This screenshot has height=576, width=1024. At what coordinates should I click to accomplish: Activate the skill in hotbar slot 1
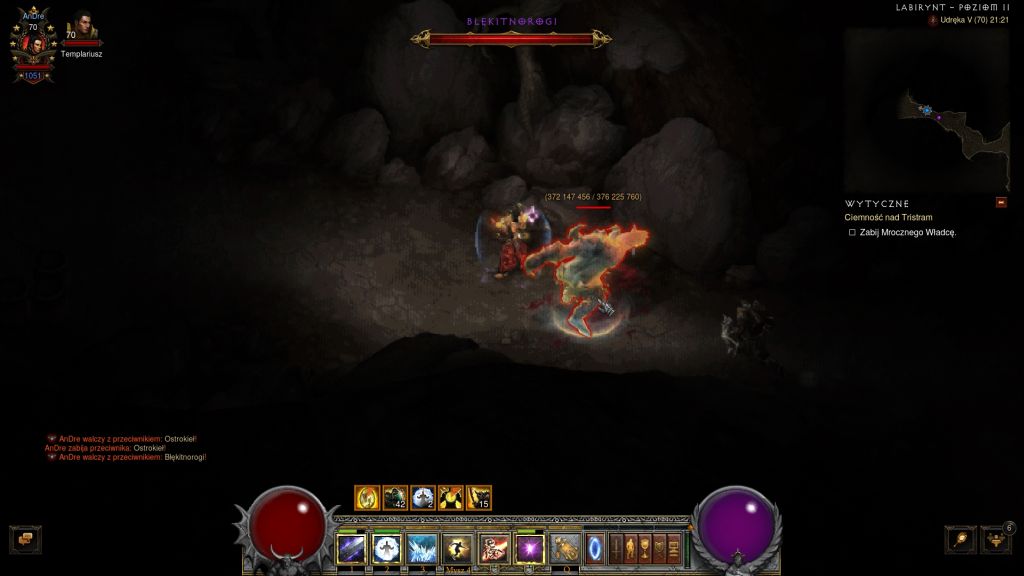351,548
